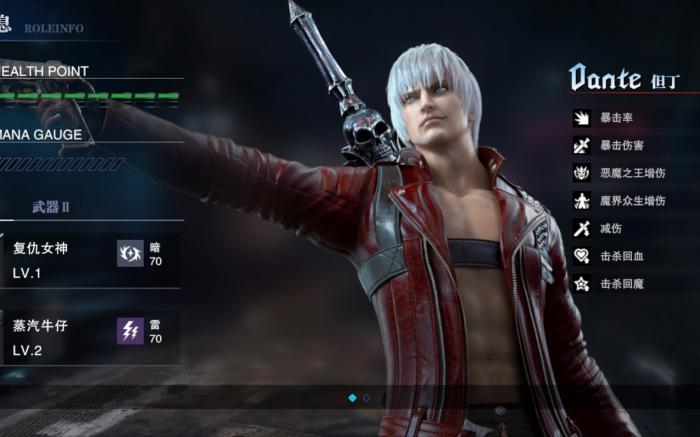Select the 击杀回血 stat entry
700x437 pixels.
point(622,257)
